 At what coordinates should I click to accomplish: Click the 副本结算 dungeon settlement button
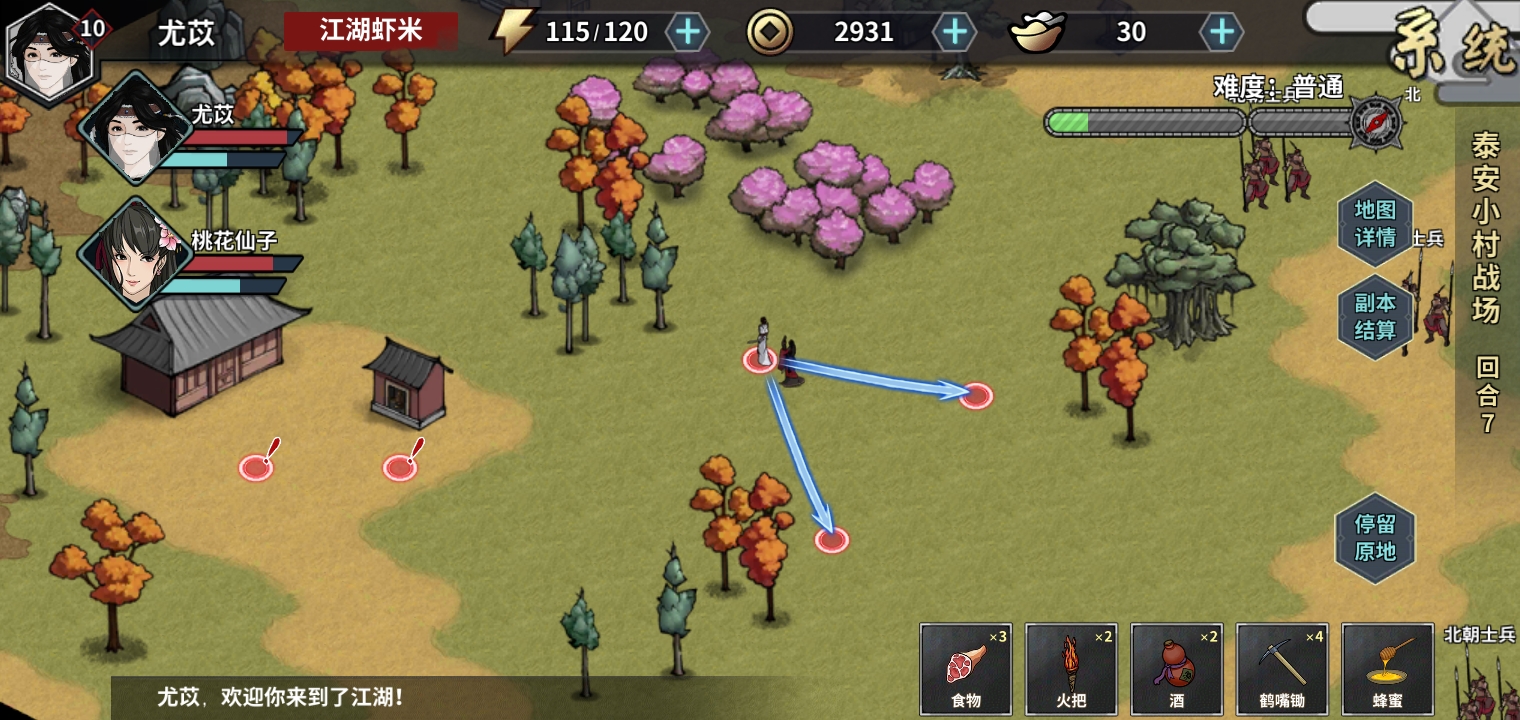[1375, 317]
